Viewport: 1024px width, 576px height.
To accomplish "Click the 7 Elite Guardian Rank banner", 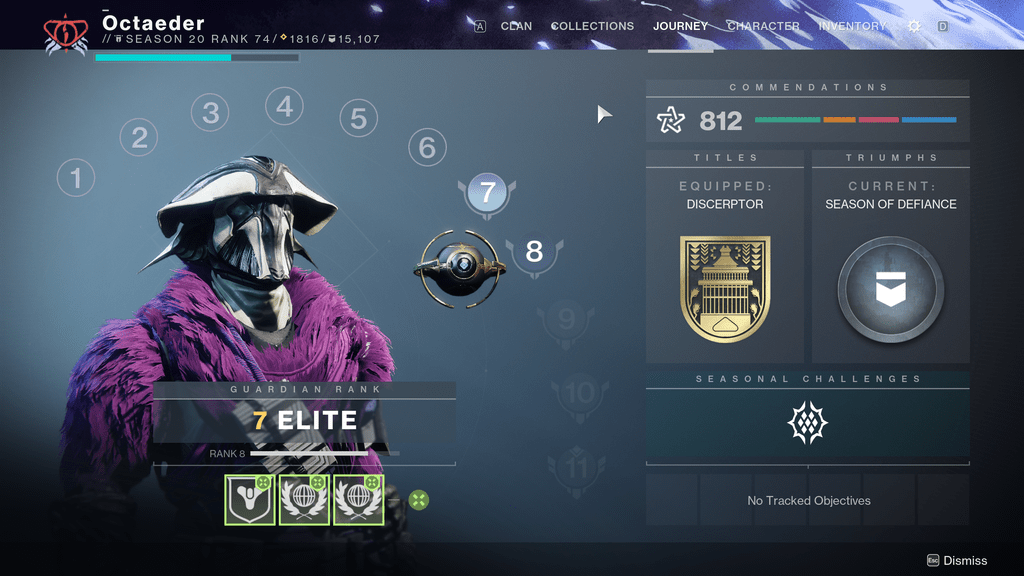I will tap(304, 420).
